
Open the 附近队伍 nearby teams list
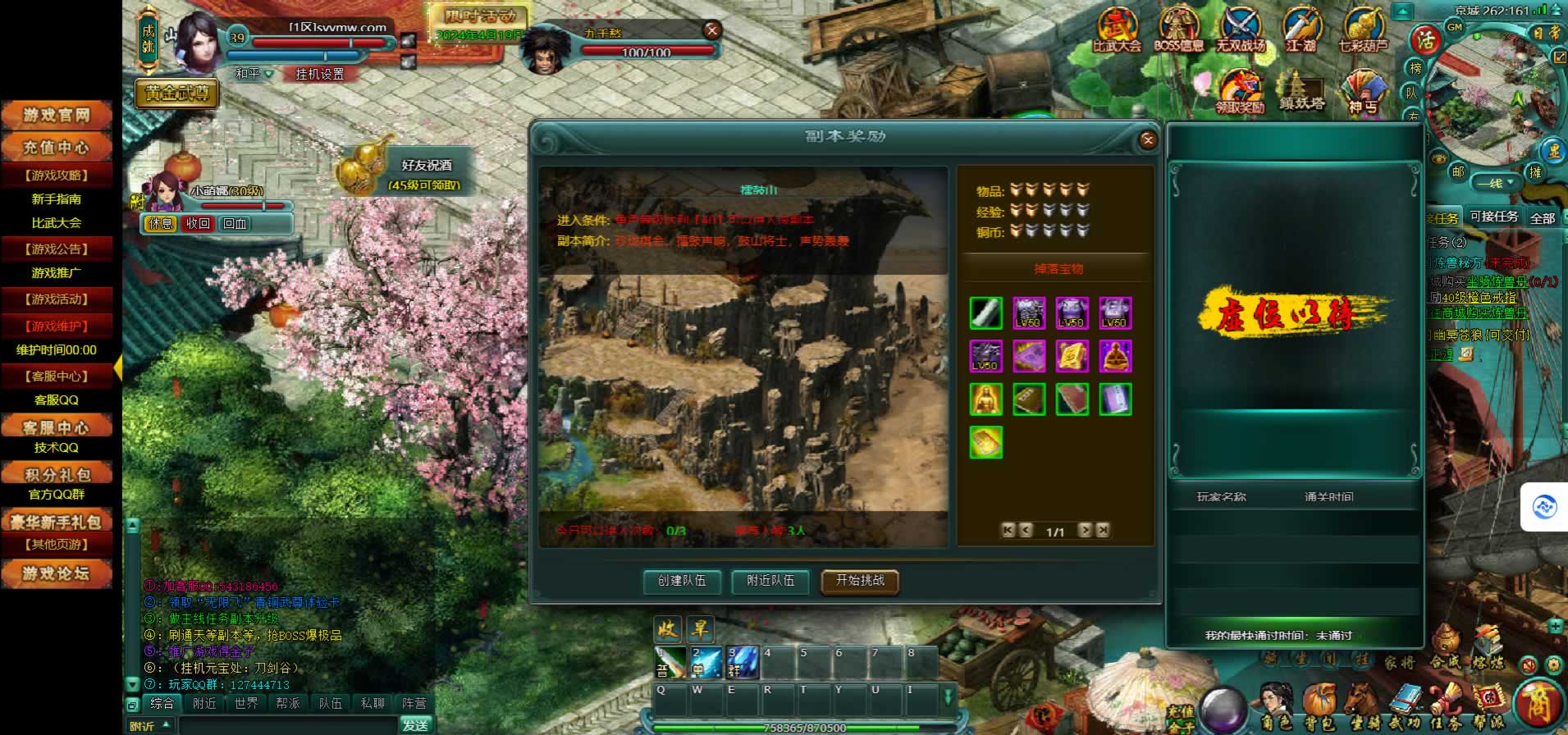point(770,581)
